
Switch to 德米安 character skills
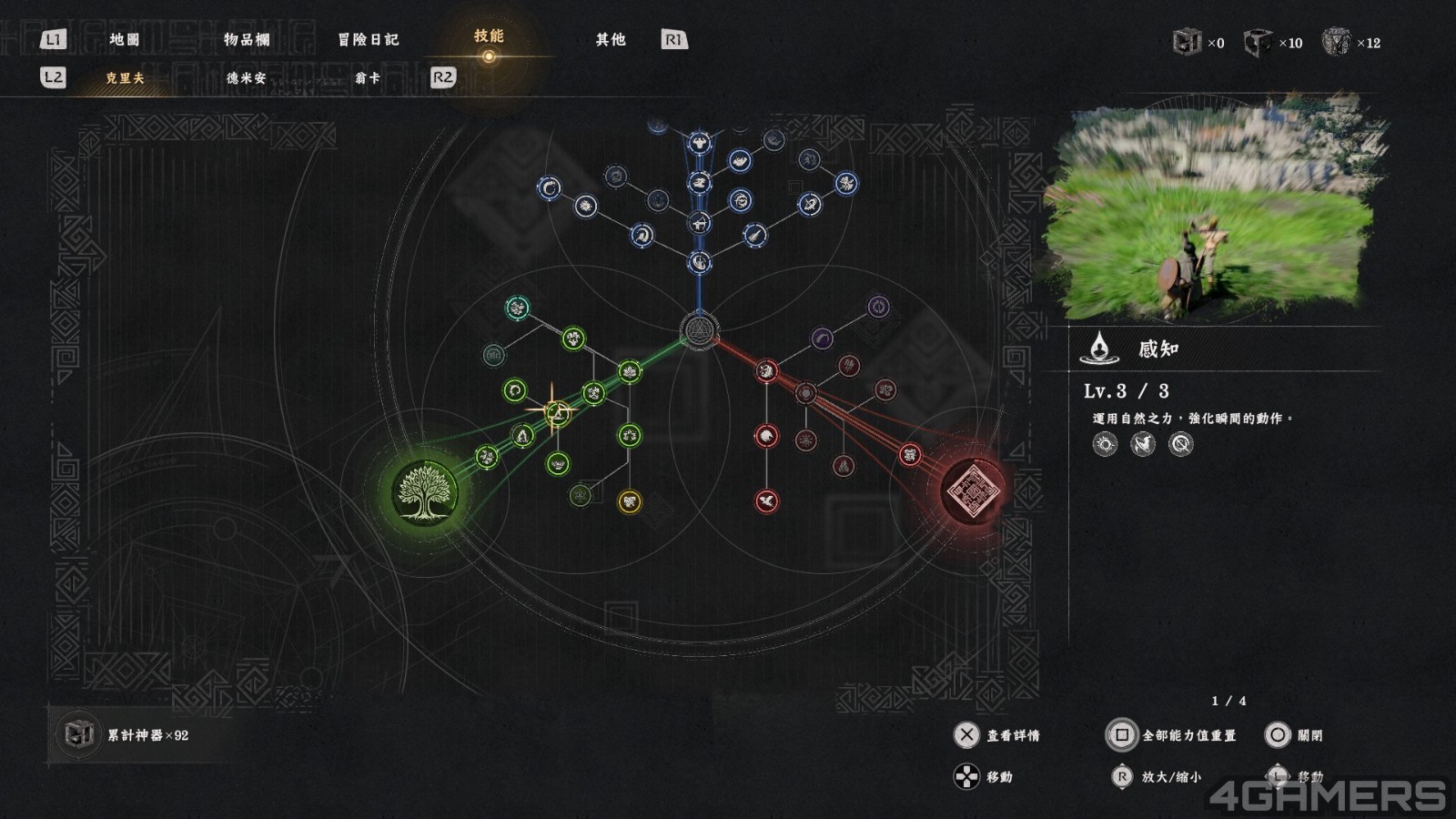(x=247, y=78)
